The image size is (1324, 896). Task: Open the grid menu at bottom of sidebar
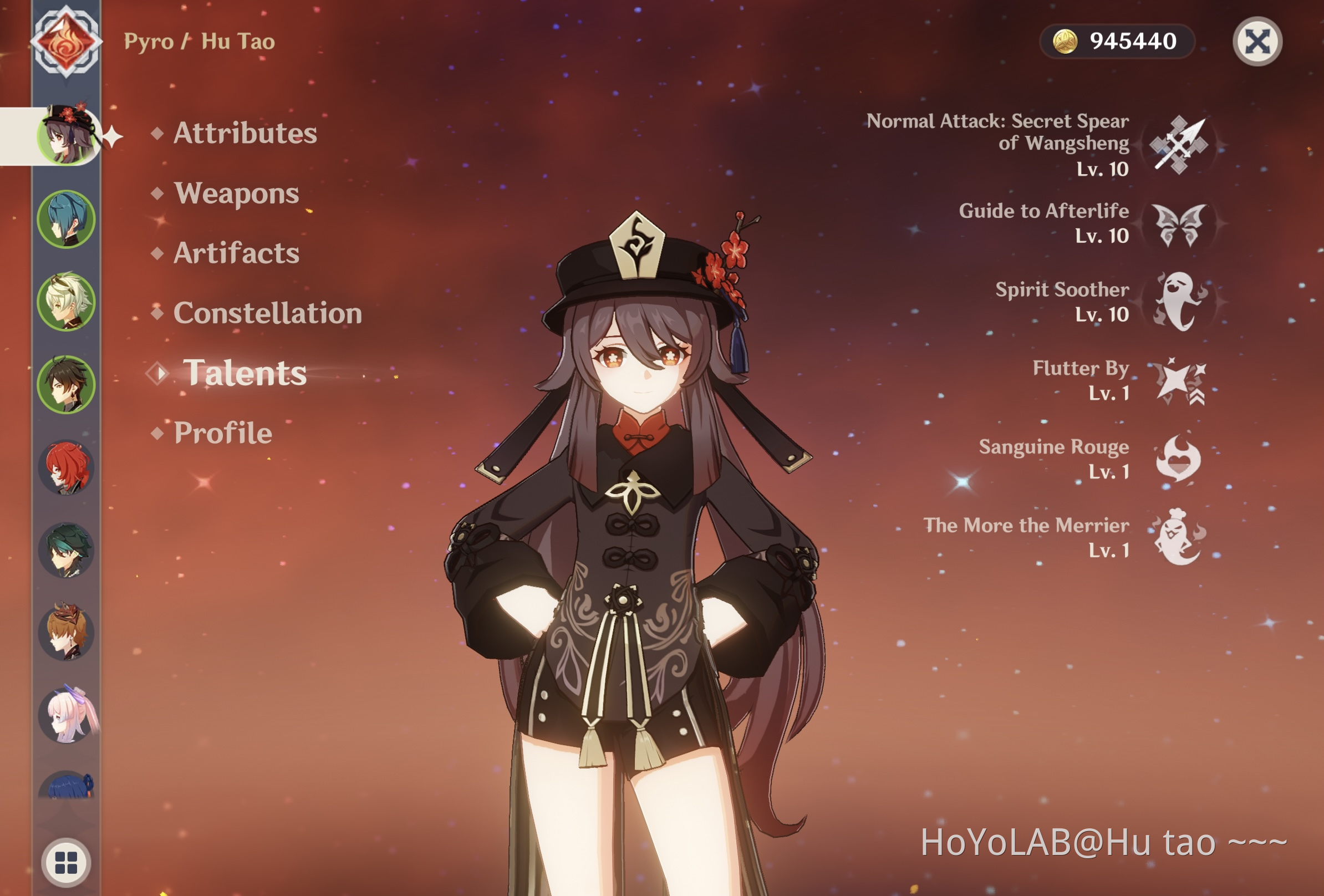[67, 861]
